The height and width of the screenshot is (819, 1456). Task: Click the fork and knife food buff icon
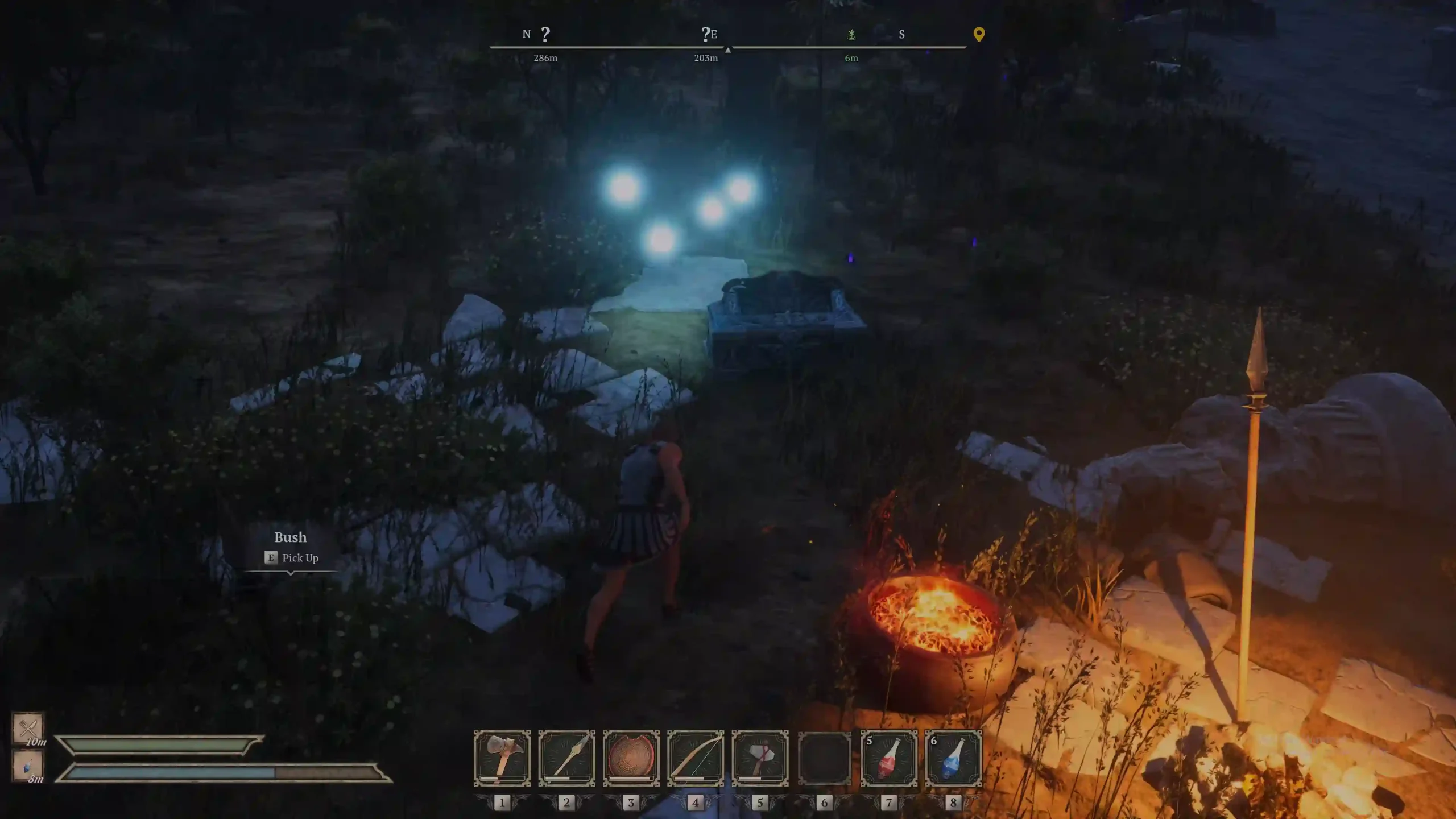click(28, 727)
